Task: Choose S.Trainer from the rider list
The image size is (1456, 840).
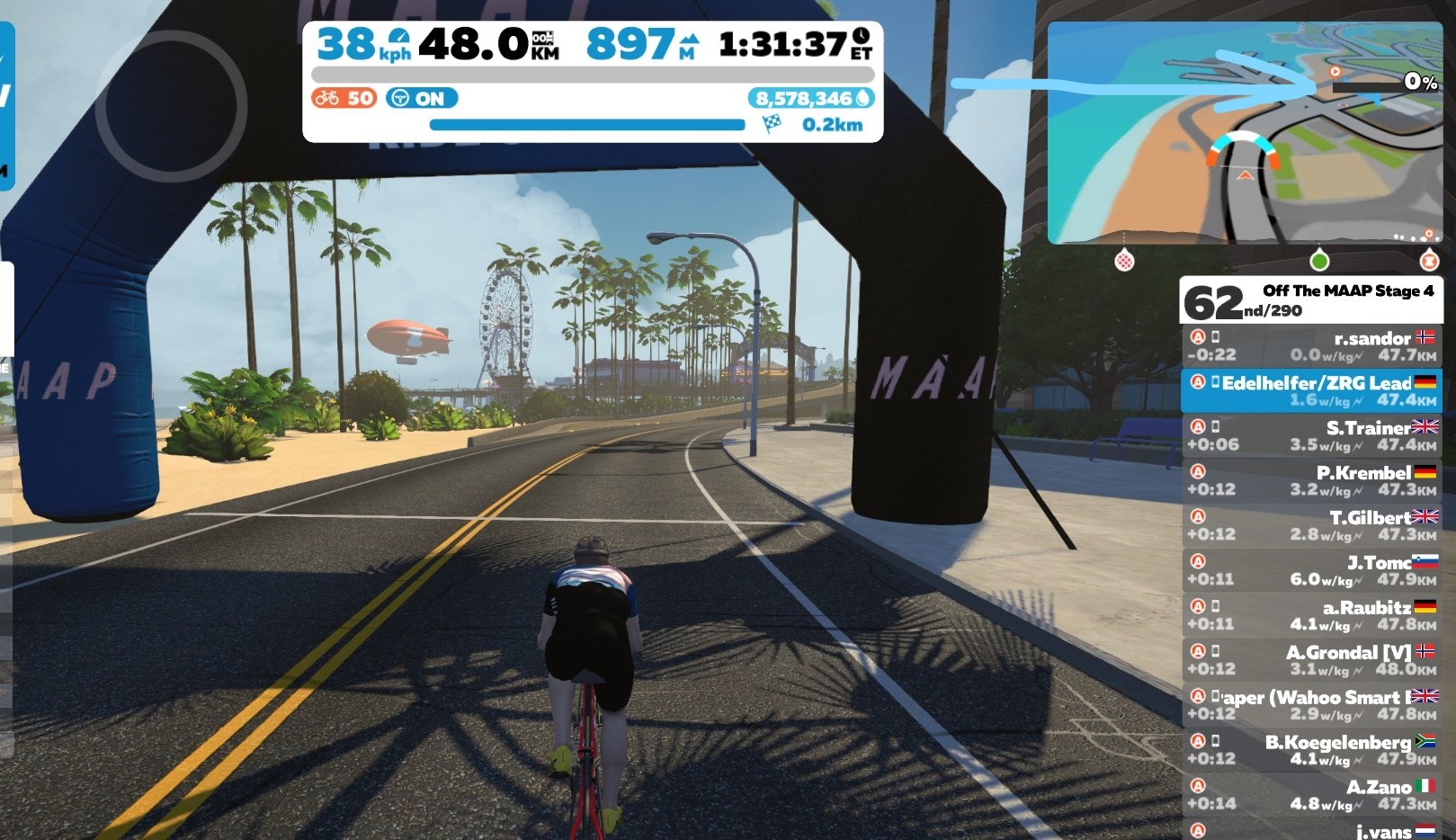Action: click(1311, 436)
